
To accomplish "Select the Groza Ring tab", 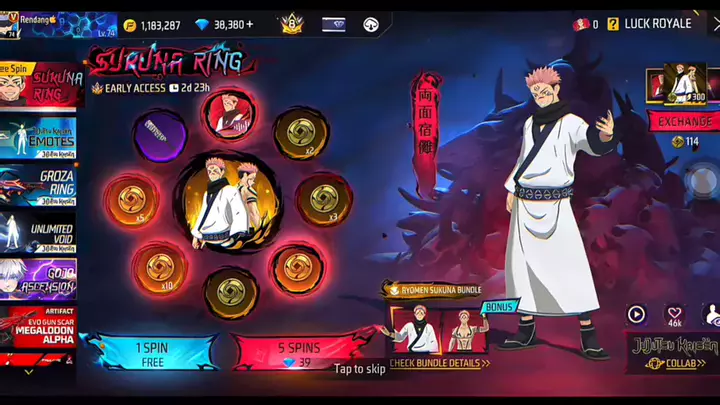I will [x=42, y=186].
